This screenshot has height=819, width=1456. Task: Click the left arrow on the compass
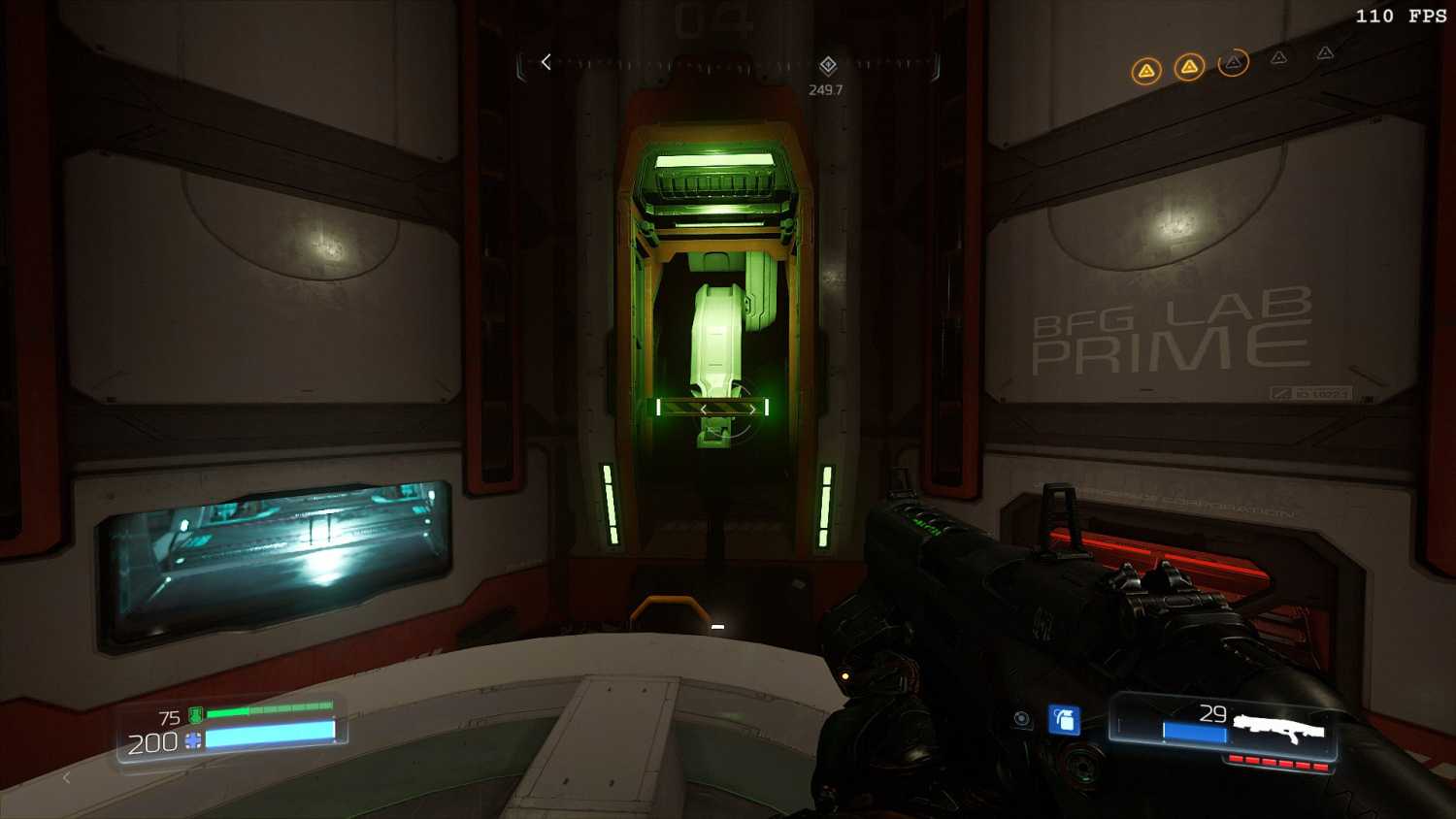tap(546, 62)
